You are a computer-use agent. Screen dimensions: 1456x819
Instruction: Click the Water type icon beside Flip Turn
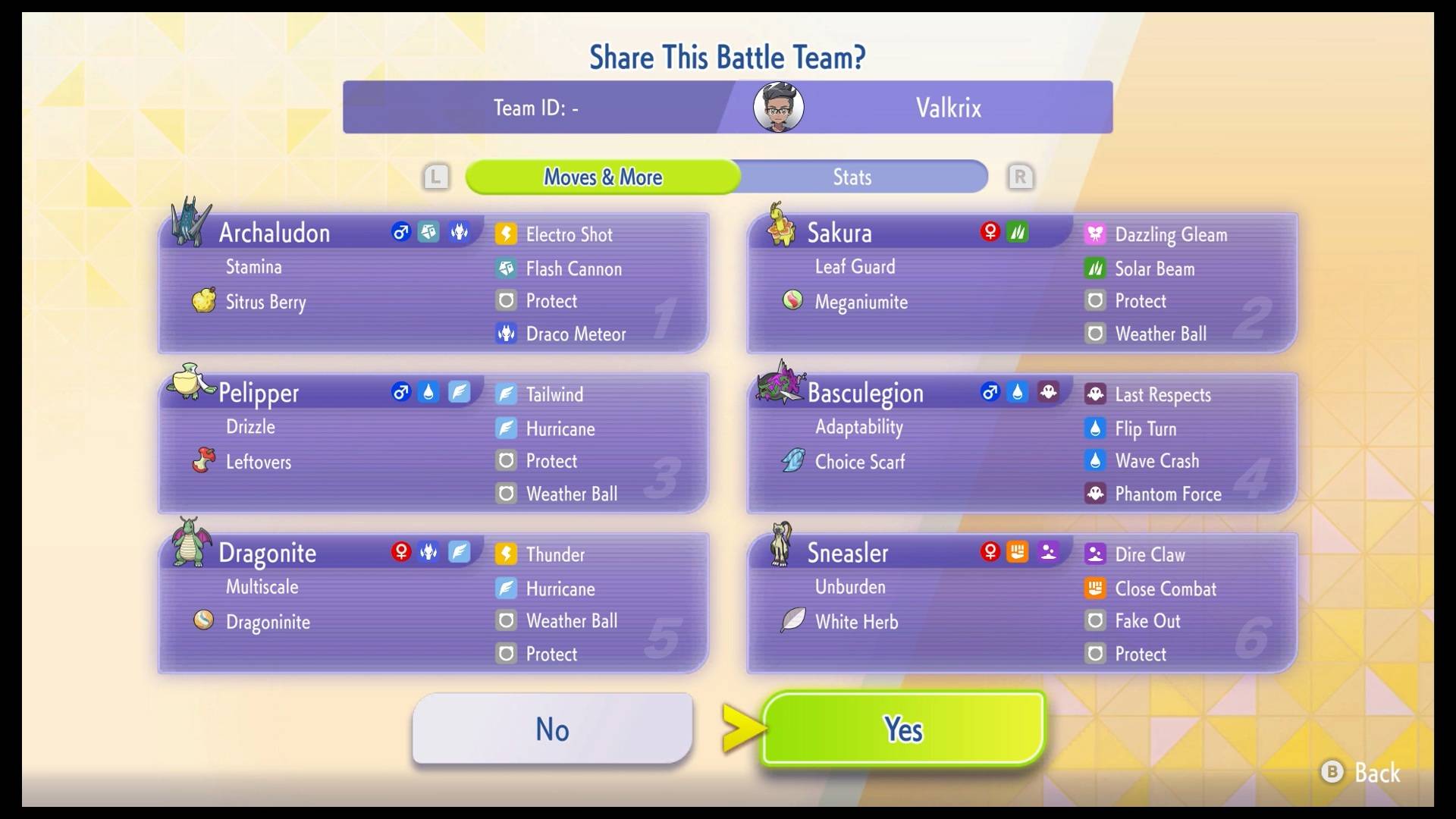pyautogui.click(x=1096, y=428)
